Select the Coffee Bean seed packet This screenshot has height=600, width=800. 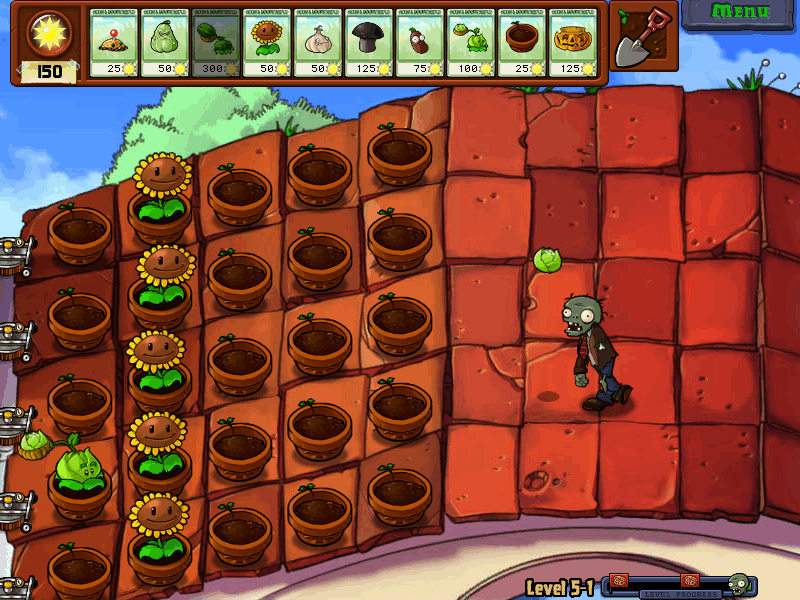pos(420,44)
